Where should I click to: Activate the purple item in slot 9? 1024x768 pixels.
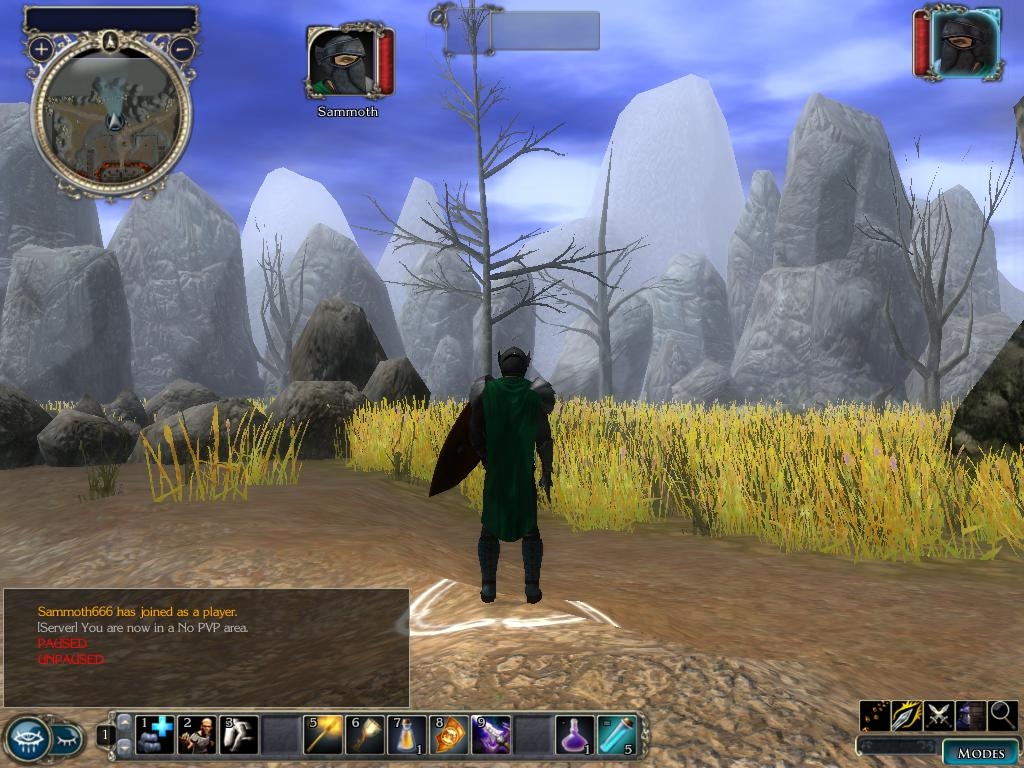(x=491, y=735)
